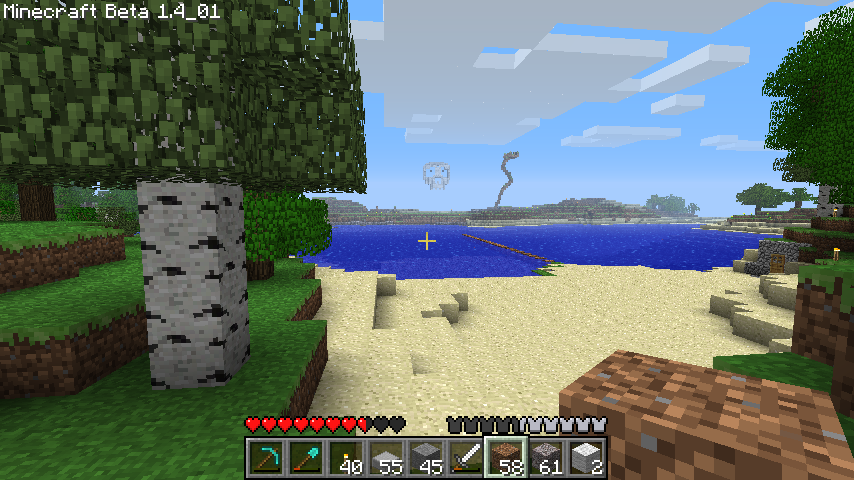Equip the sword in the hotbar
Screen dimensions: 854x480
[x=466, y=458]
